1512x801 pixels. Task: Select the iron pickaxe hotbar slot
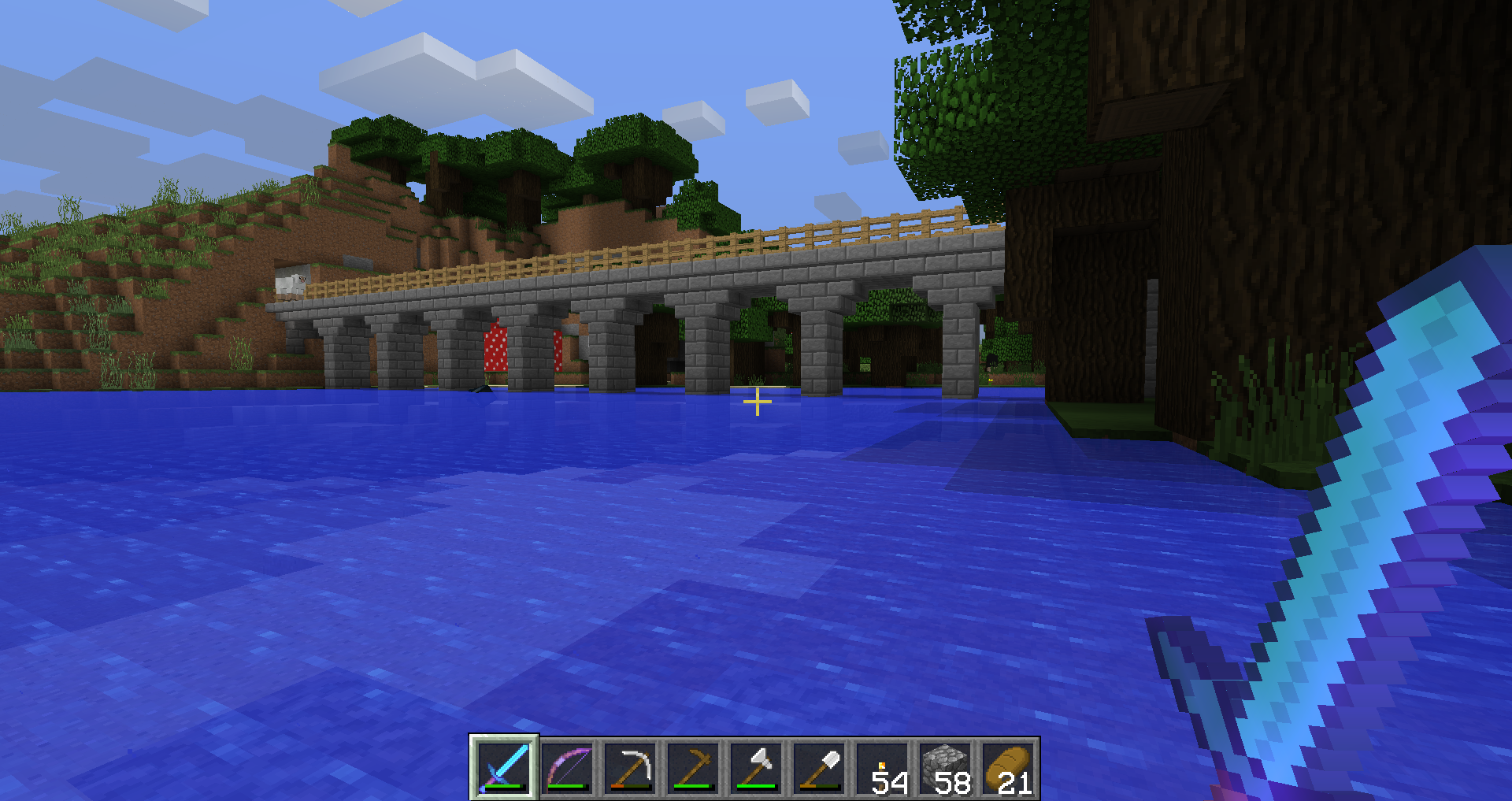click(x=630, y=768)
